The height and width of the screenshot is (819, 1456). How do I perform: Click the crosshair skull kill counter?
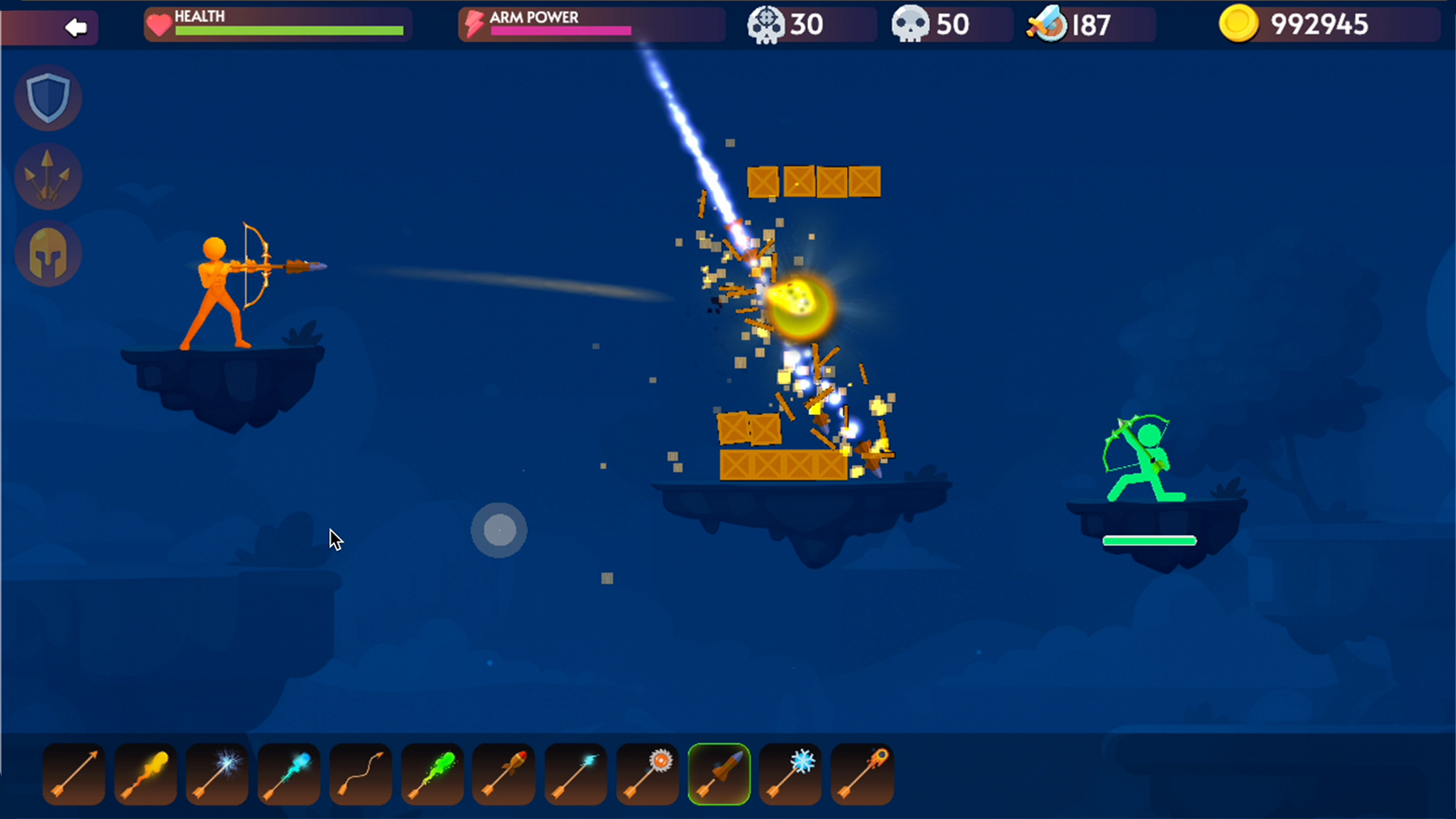tap(767, 25)
